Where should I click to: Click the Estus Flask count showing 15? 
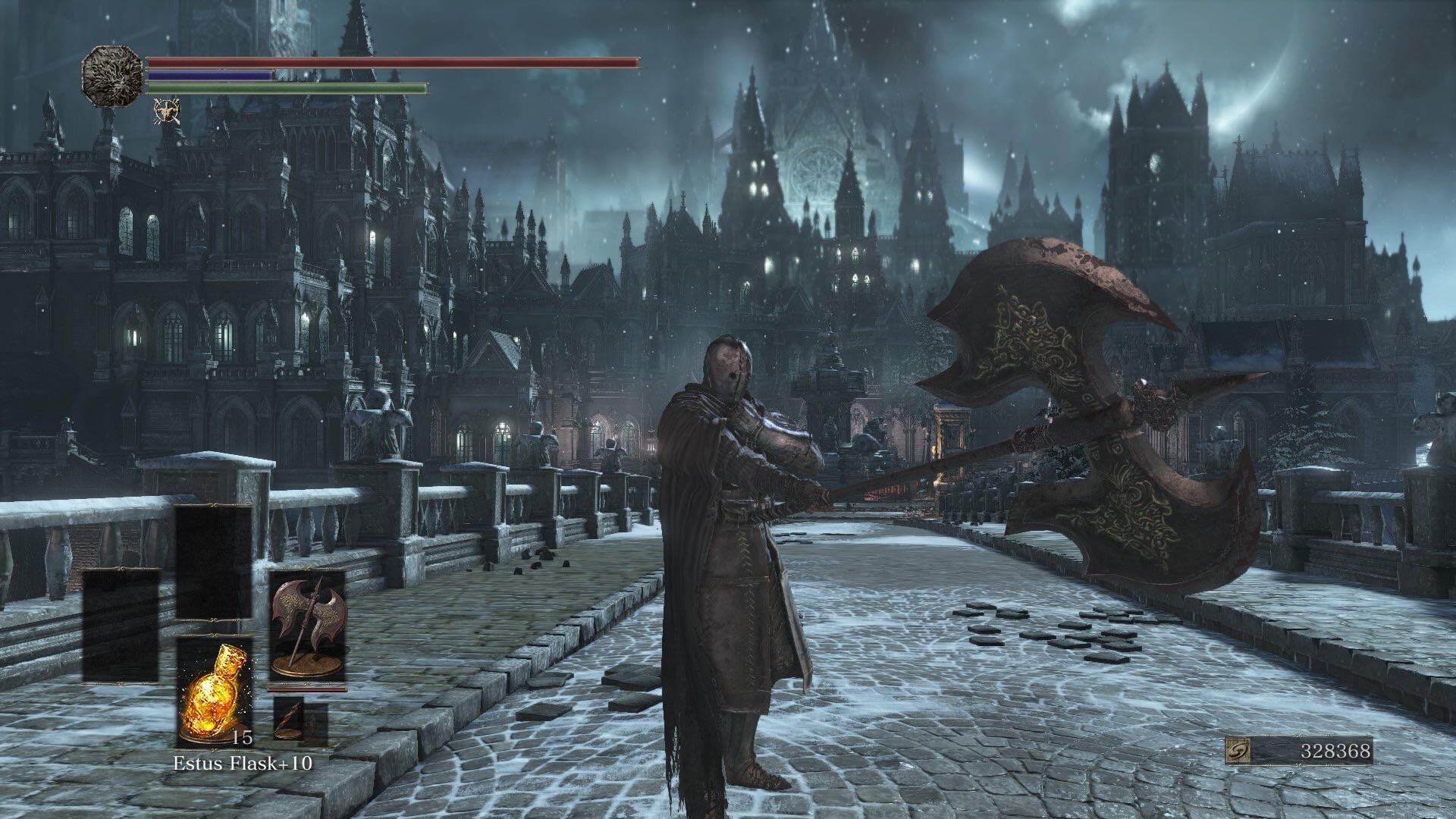coord(241,739)
